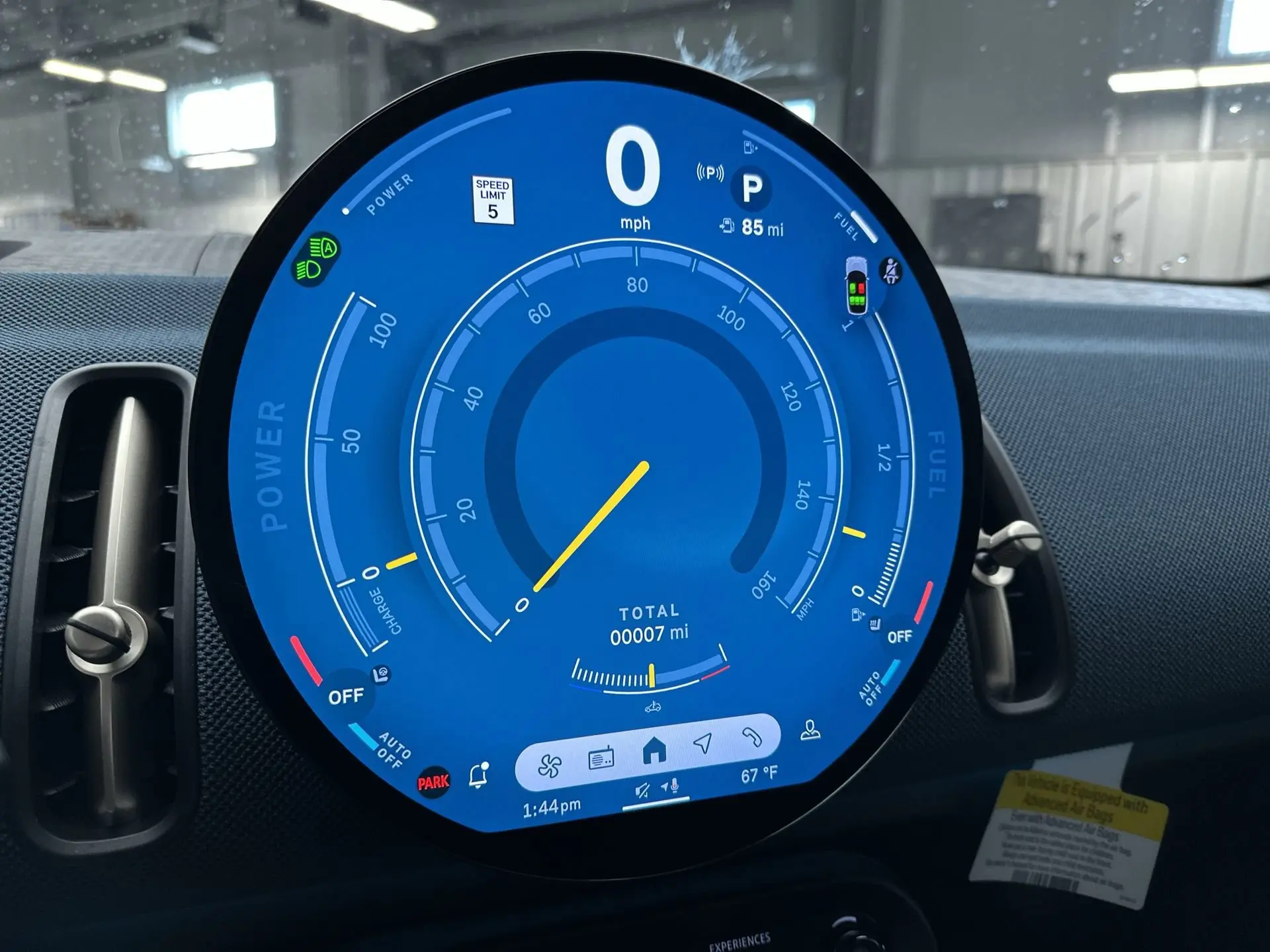Select the OFF climate button beside the FUEL gauge
The height and width of the screenshot is (952, 1270).
(899, 637)
